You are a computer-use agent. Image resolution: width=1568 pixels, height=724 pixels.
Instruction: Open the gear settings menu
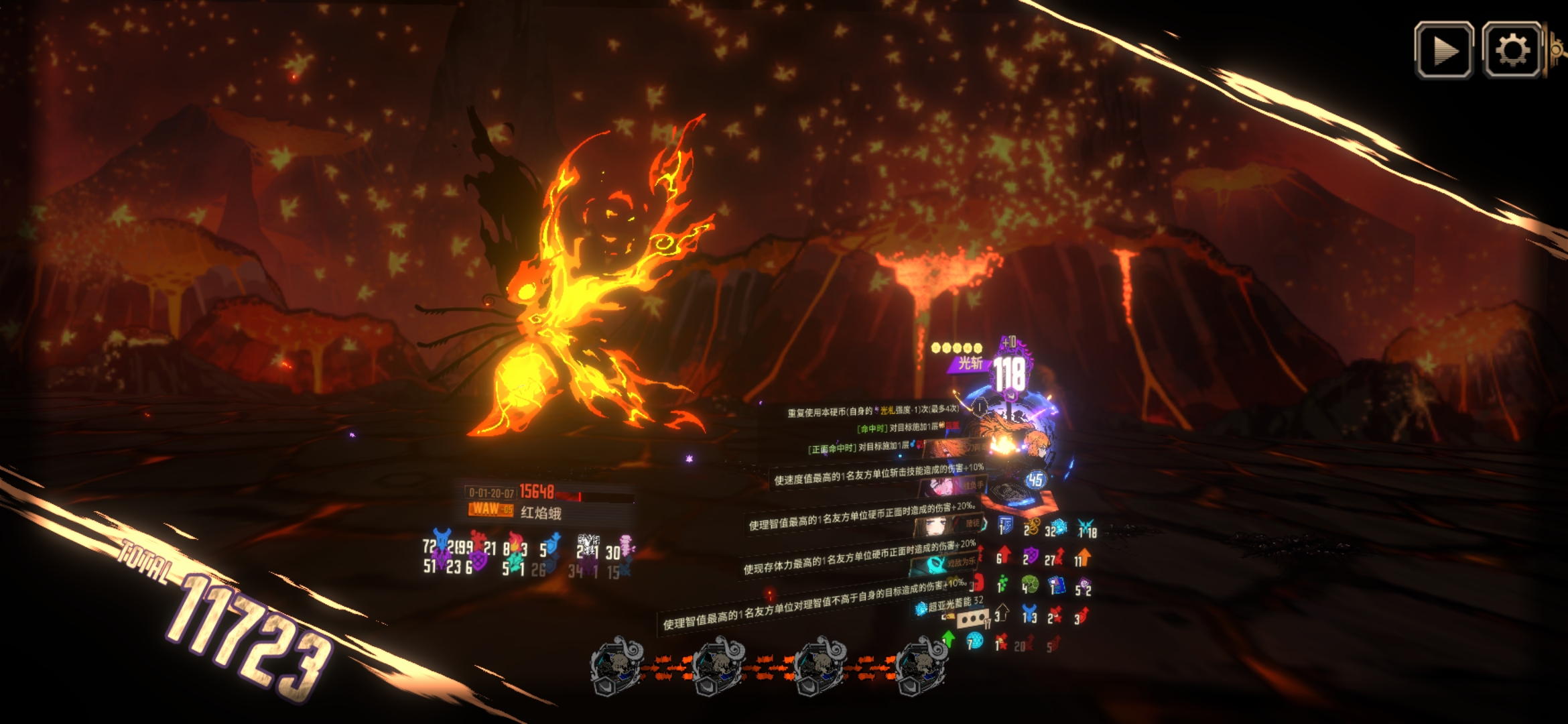pos(1512,50)
